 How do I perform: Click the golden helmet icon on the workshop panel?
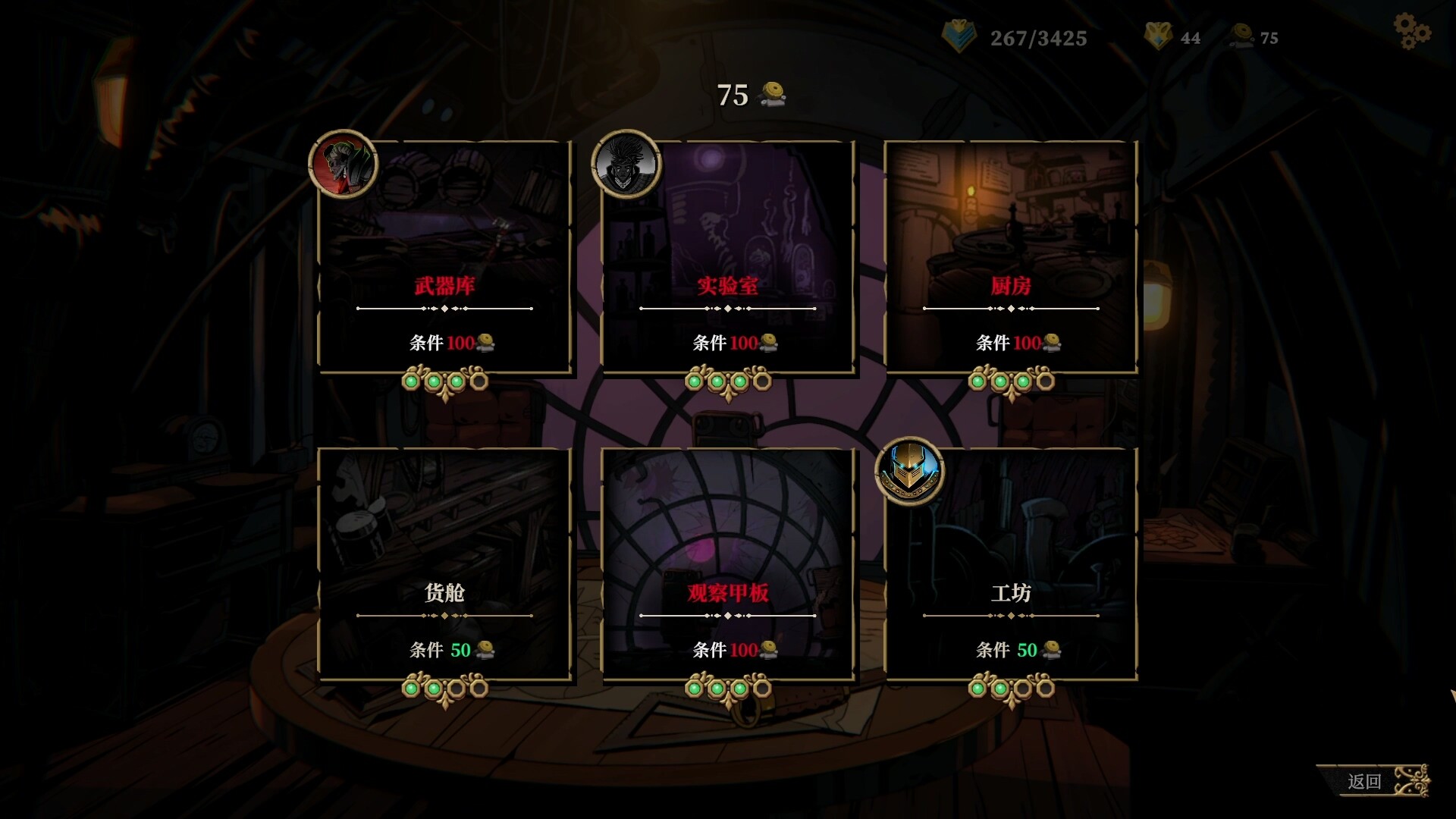[x=909, y=472]
